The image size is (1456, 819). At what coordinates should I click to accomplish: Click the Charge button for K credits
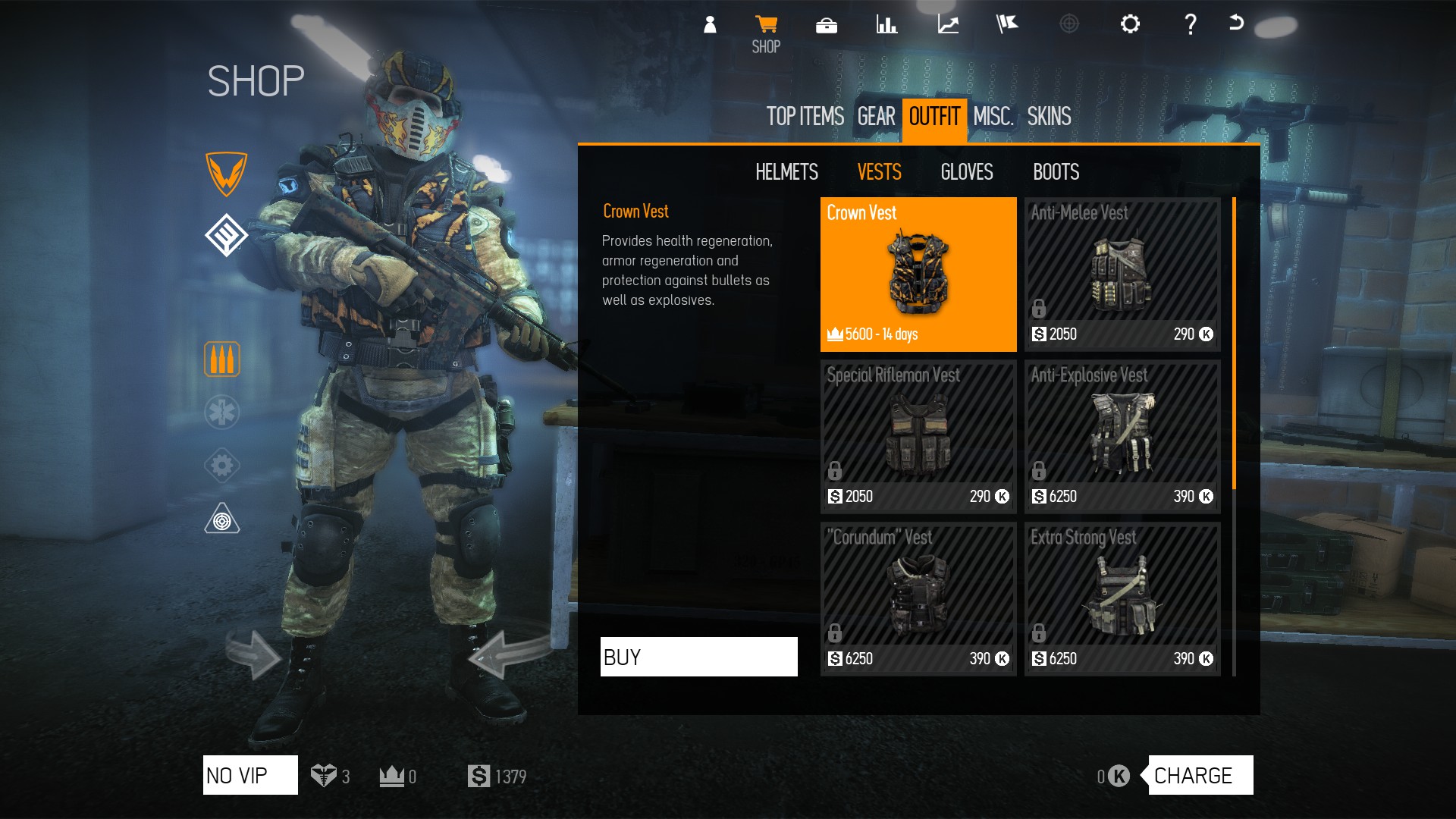click(x=1200, y=775)
